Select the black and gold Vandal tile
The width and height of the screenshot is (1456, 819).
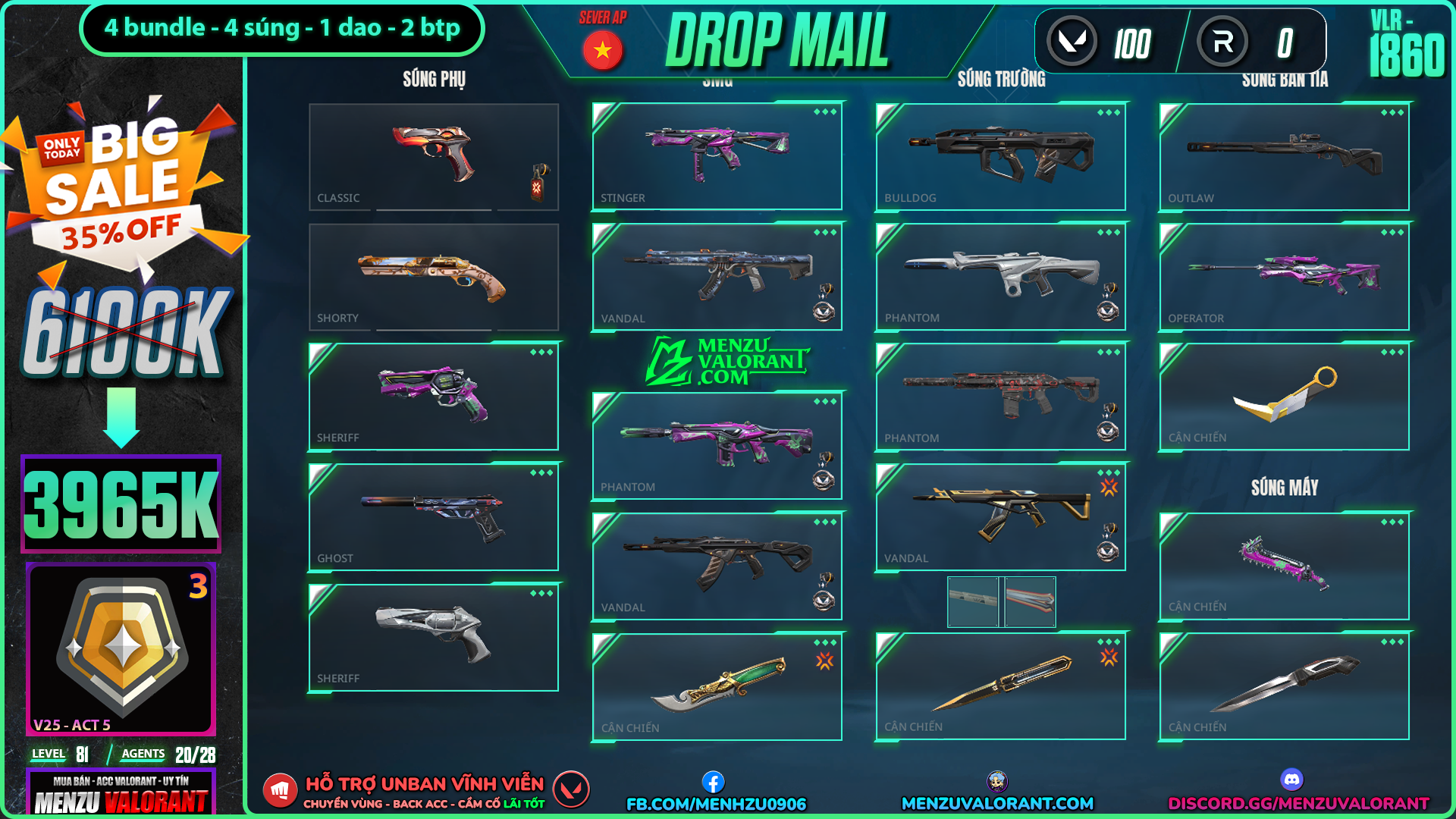coord(1000,517)
